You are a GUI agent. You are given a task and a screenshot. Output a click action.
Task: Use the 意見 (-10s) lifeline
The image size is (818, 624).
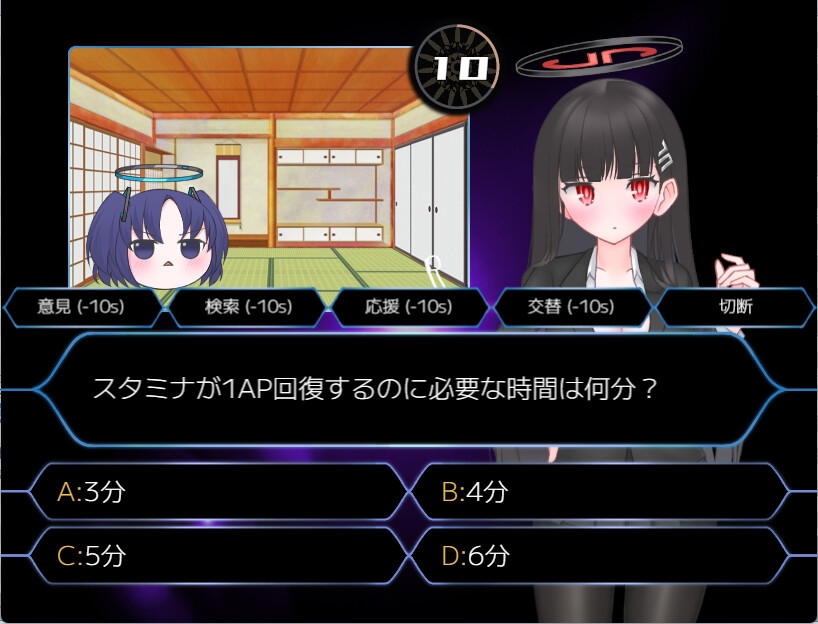[82, 307]
